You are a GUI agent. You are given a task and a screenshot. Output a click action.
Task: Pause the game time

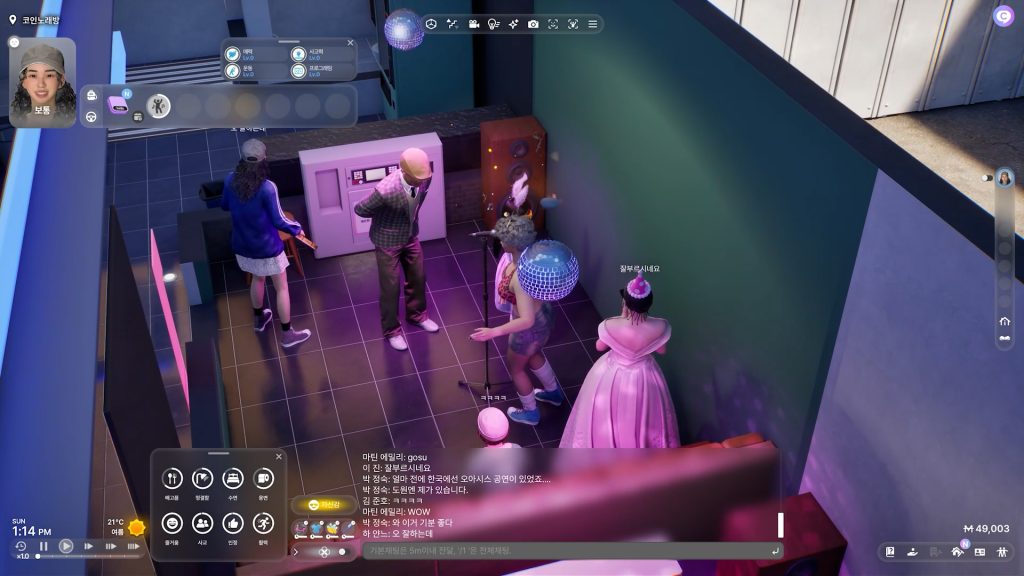(44, 546)
